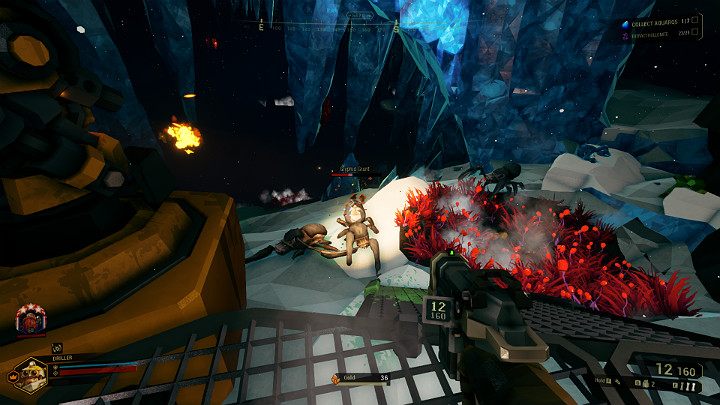Select the Collect Aquarqs objective entry
Screen dimensions: 720x405
pos(661,23)
